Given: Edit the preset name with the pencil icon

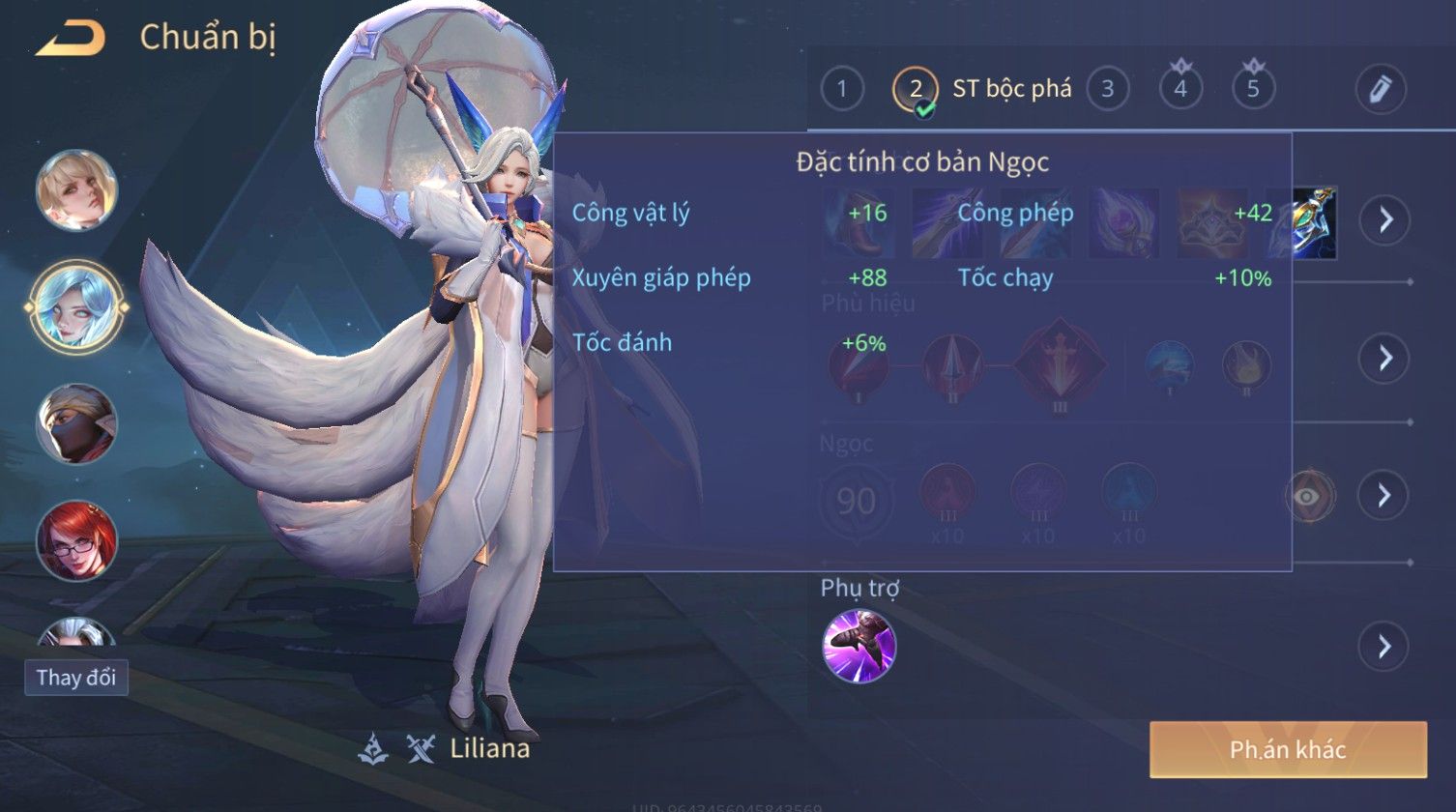Looking at the screenshot, I should tap(1380, 90).
